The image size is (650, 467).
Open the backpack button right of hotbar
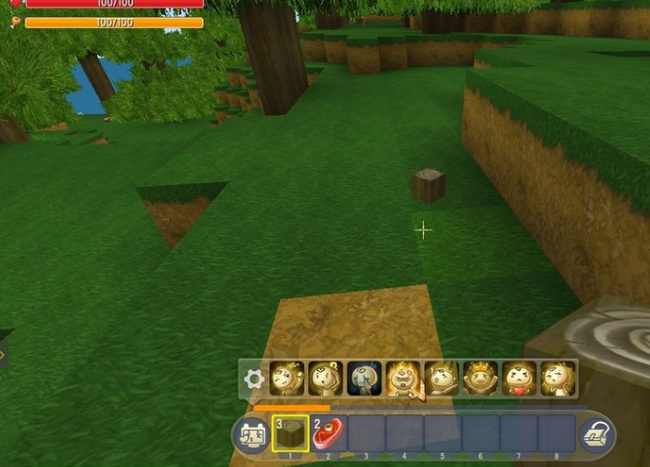(596, 435)
